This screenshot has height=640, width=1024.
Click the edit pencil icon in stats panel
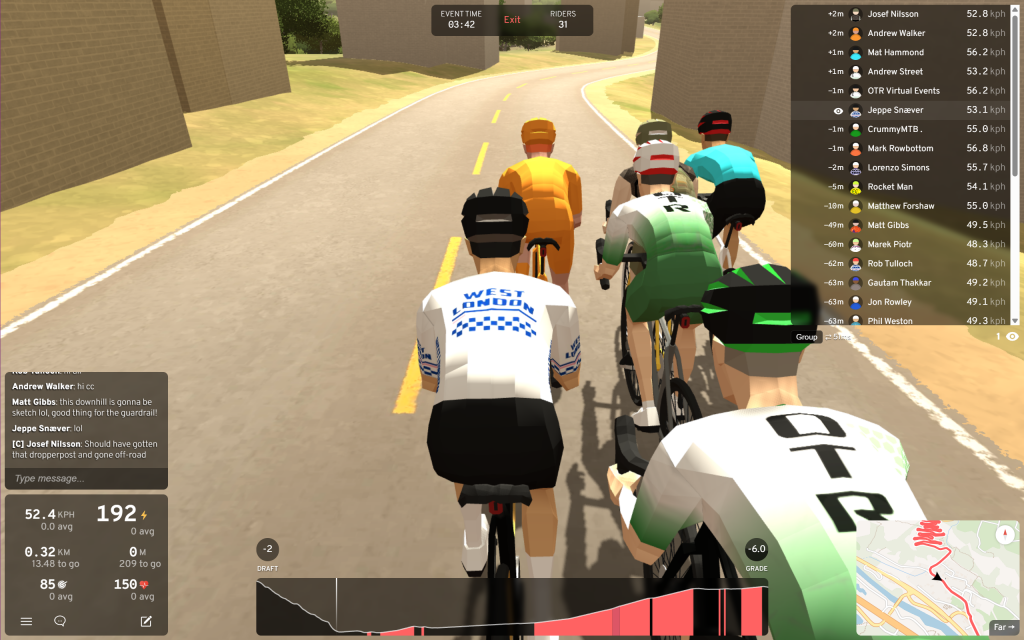[x=146, y=621]
